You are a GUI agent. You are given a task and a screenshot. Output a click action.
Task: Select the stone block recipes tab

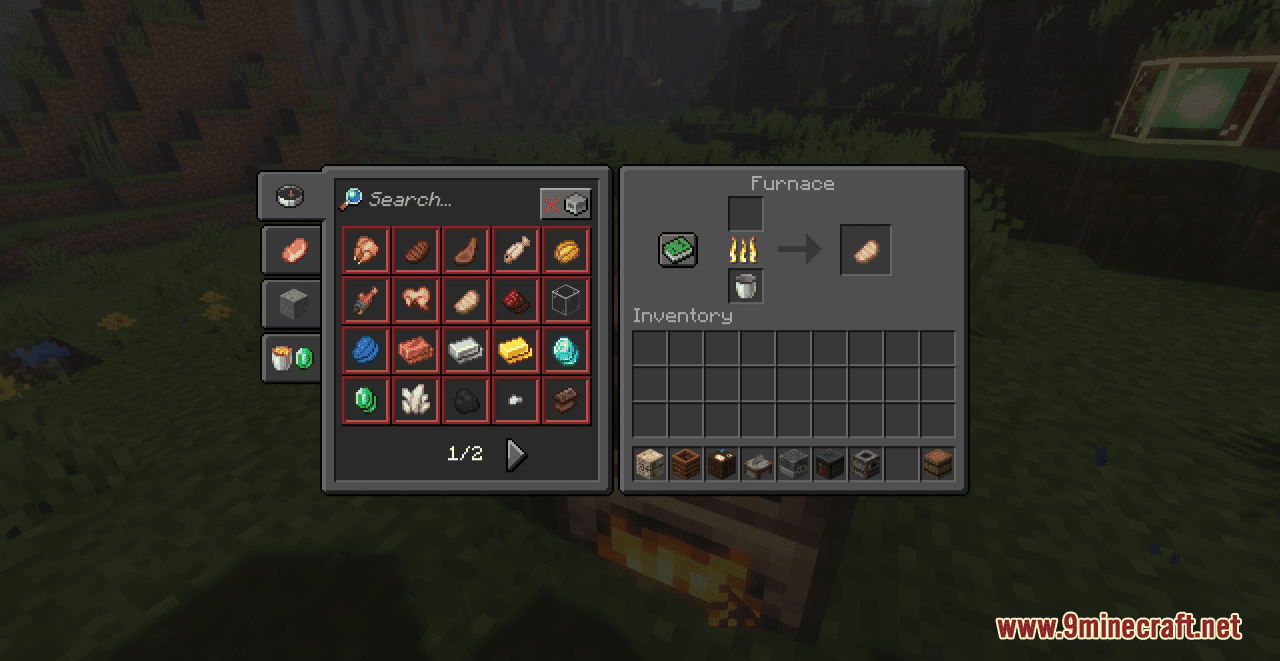coord(292,303)
